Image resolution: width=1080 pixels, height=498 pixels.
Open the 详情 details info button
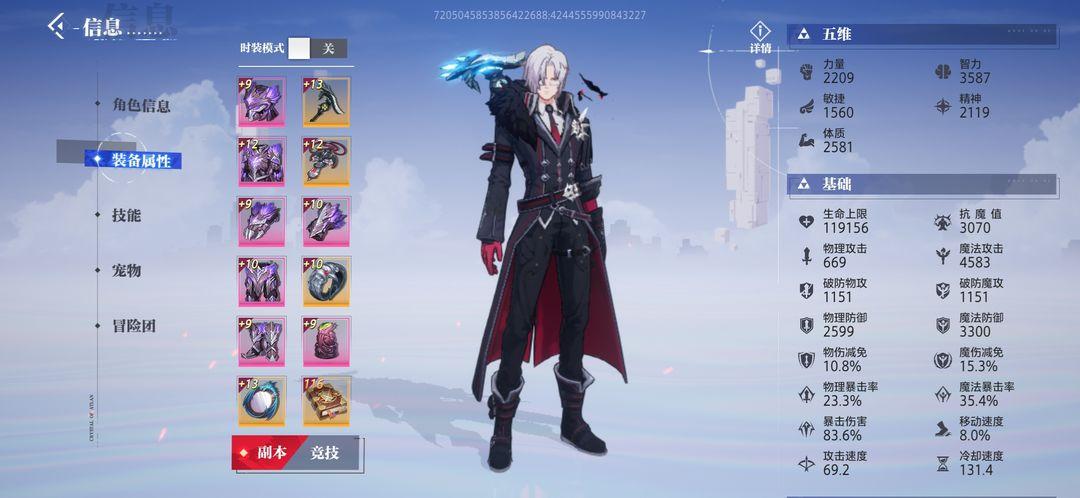tap(761, 38)
